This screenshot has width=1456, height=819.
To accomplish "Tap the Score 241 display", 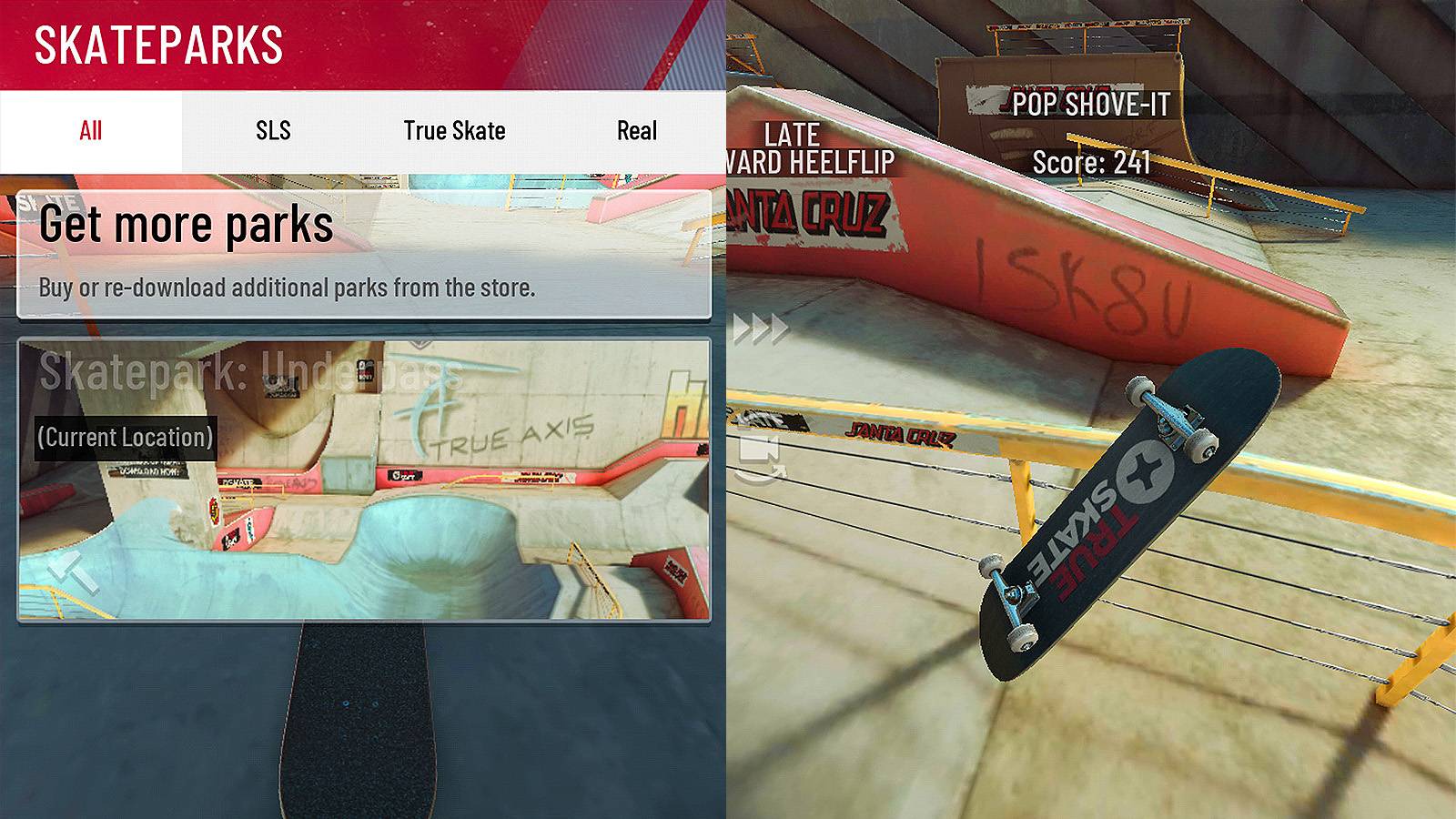I will [1092, 162].
